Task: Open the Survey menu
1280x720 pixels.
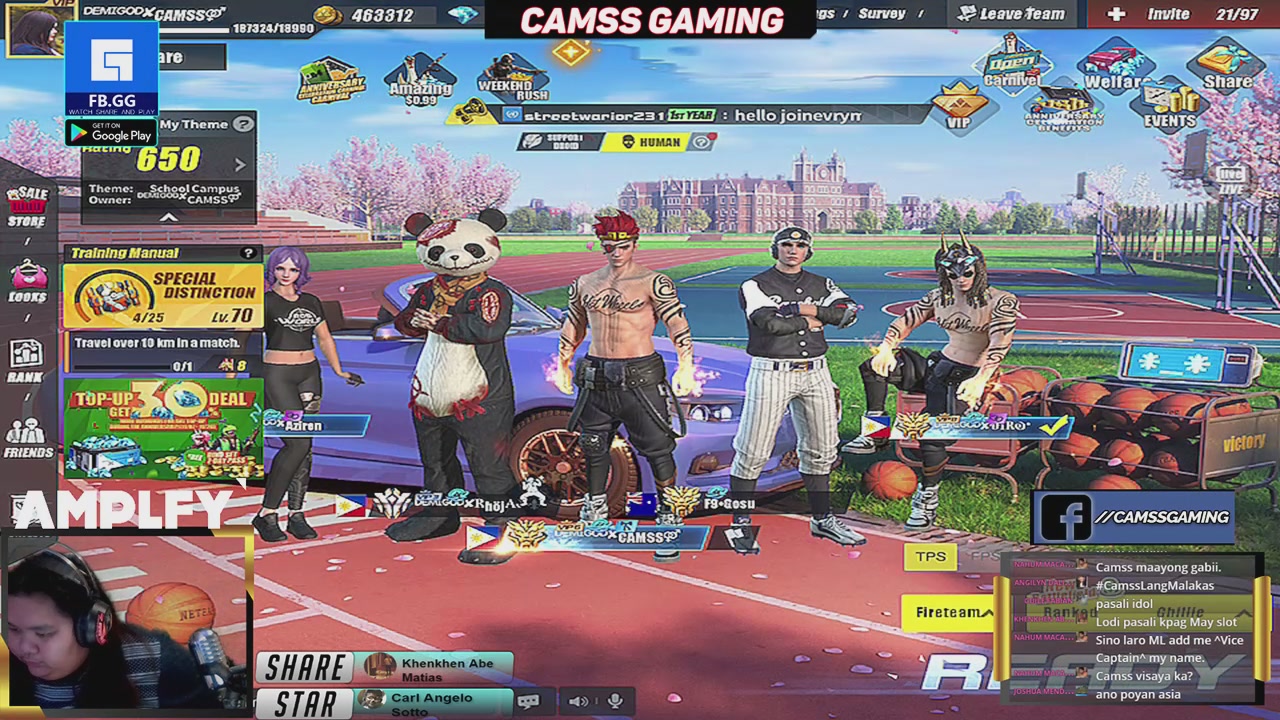Action: pyautogui.click(x=884, y=13)
